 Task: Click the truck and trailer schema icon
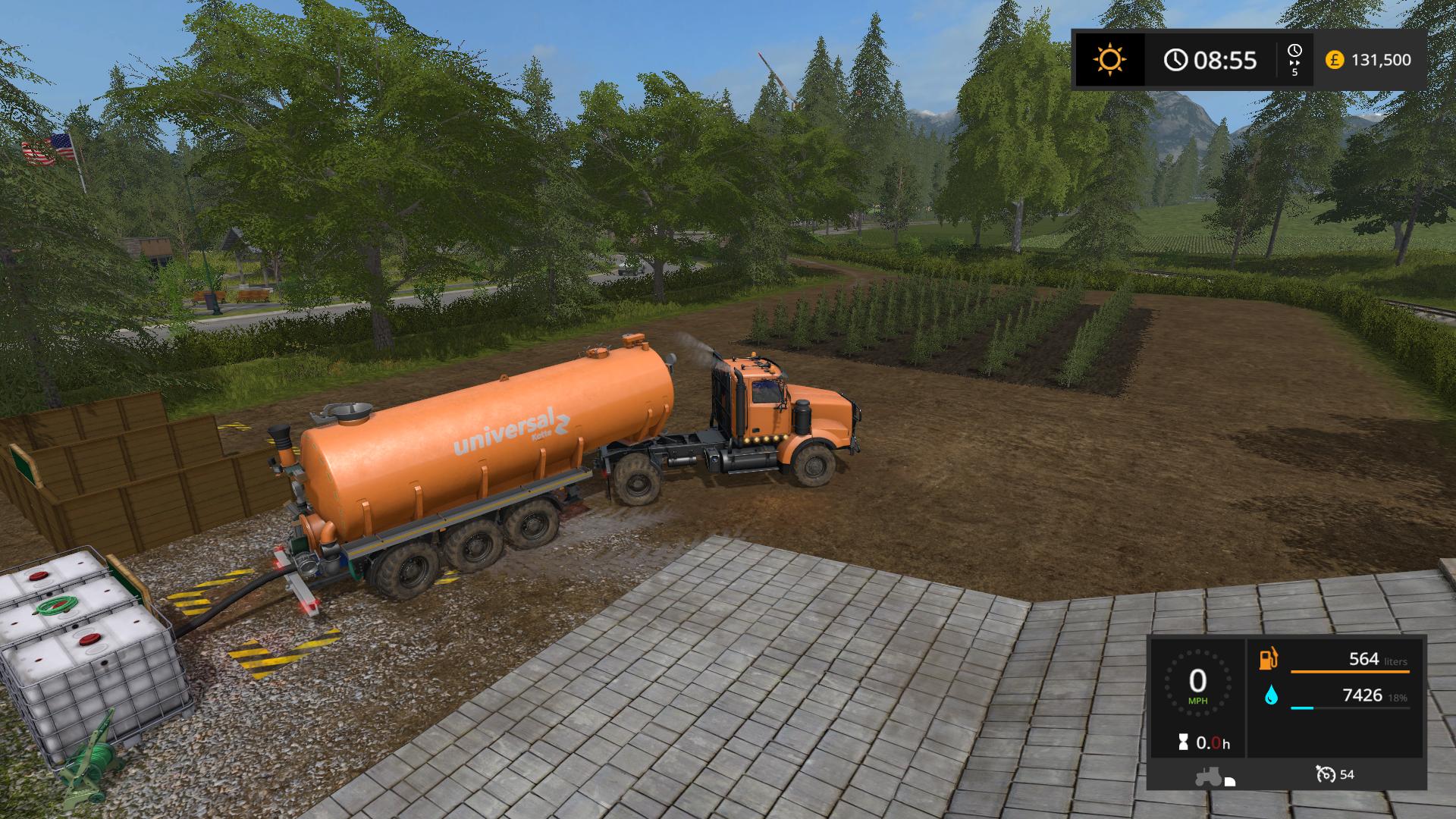pos(1216,777)
